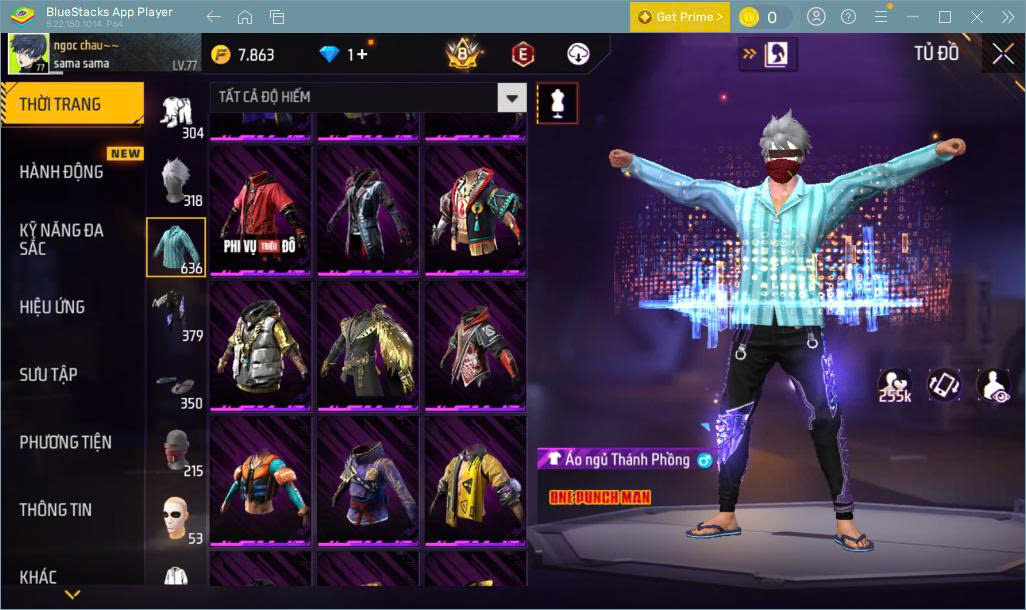Select the jacket with golden feather wings

368,345
